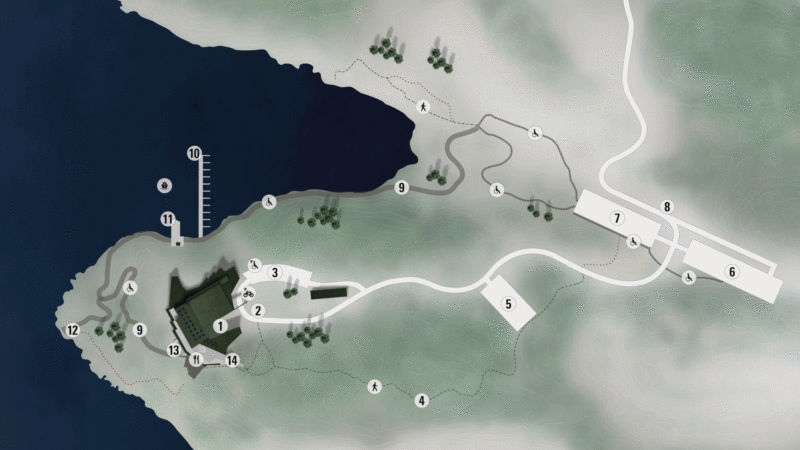Viewport: 800px width, 450px height.
Task: Select coastal marker number 12
Action: (72, 330)
